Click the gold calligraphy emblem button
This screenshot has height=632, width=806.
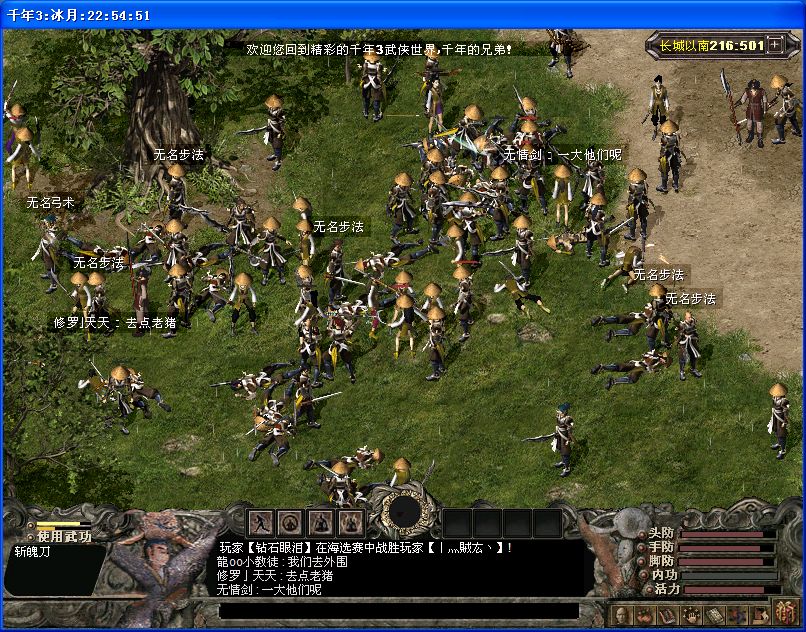[x=784, y=614]
